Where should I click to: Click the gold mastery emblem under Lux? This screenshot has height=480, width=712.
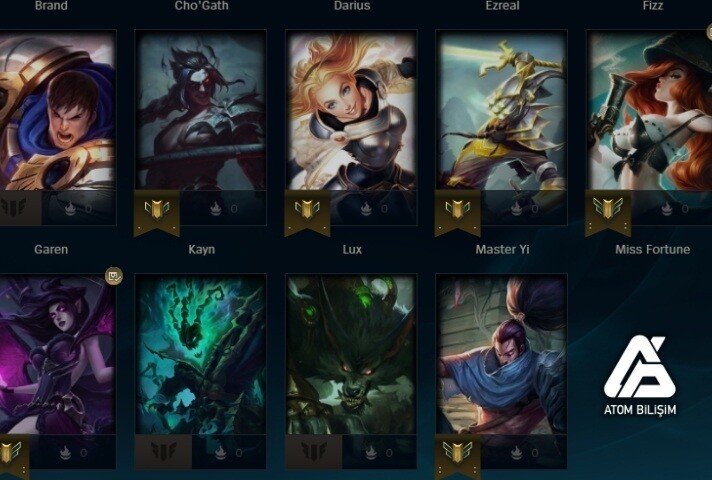[x=307, y=209]
